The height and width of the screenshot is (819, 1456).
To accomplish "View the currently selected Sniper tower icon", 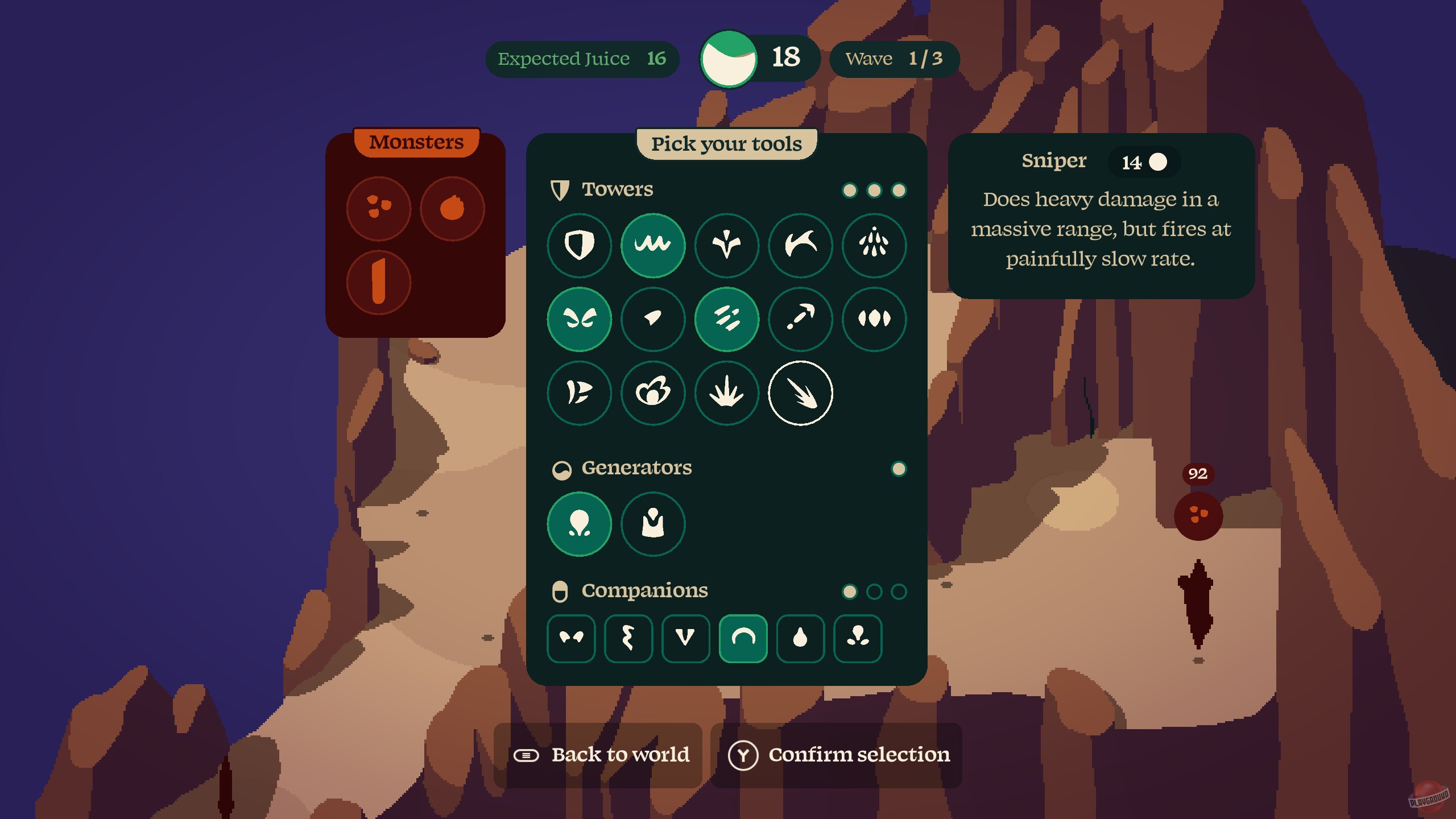I will pyautogui.click(x=801, y=394).
